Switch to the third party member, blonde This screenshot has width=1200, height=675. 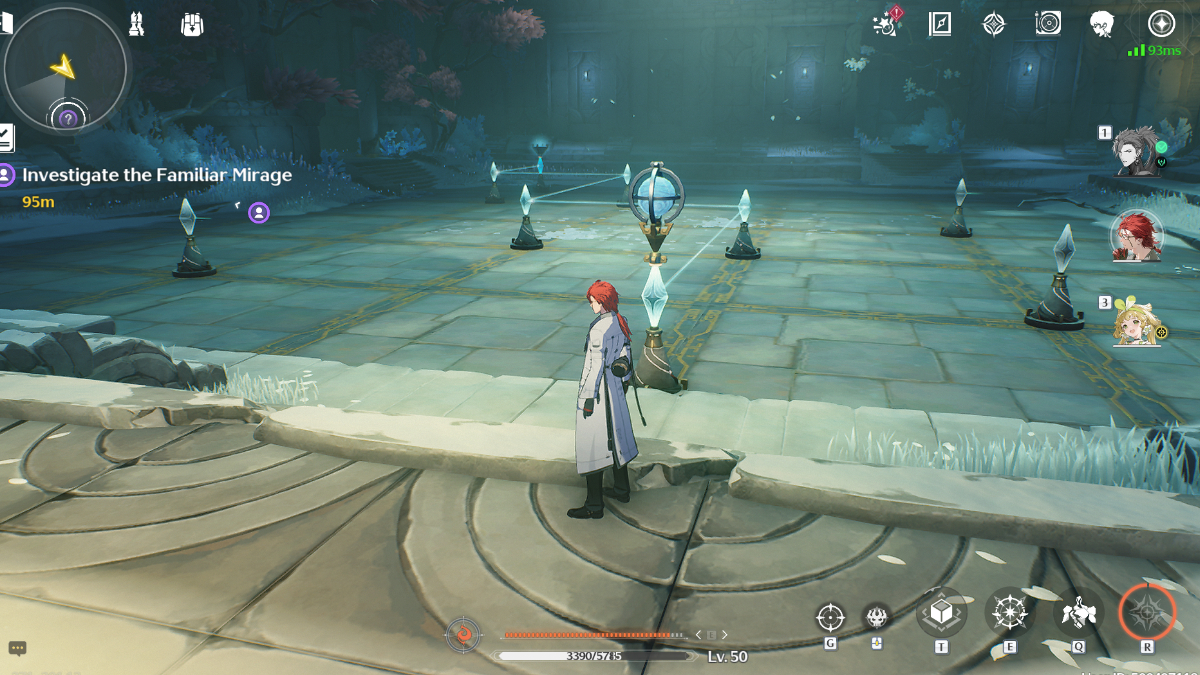pos(1138,322)
